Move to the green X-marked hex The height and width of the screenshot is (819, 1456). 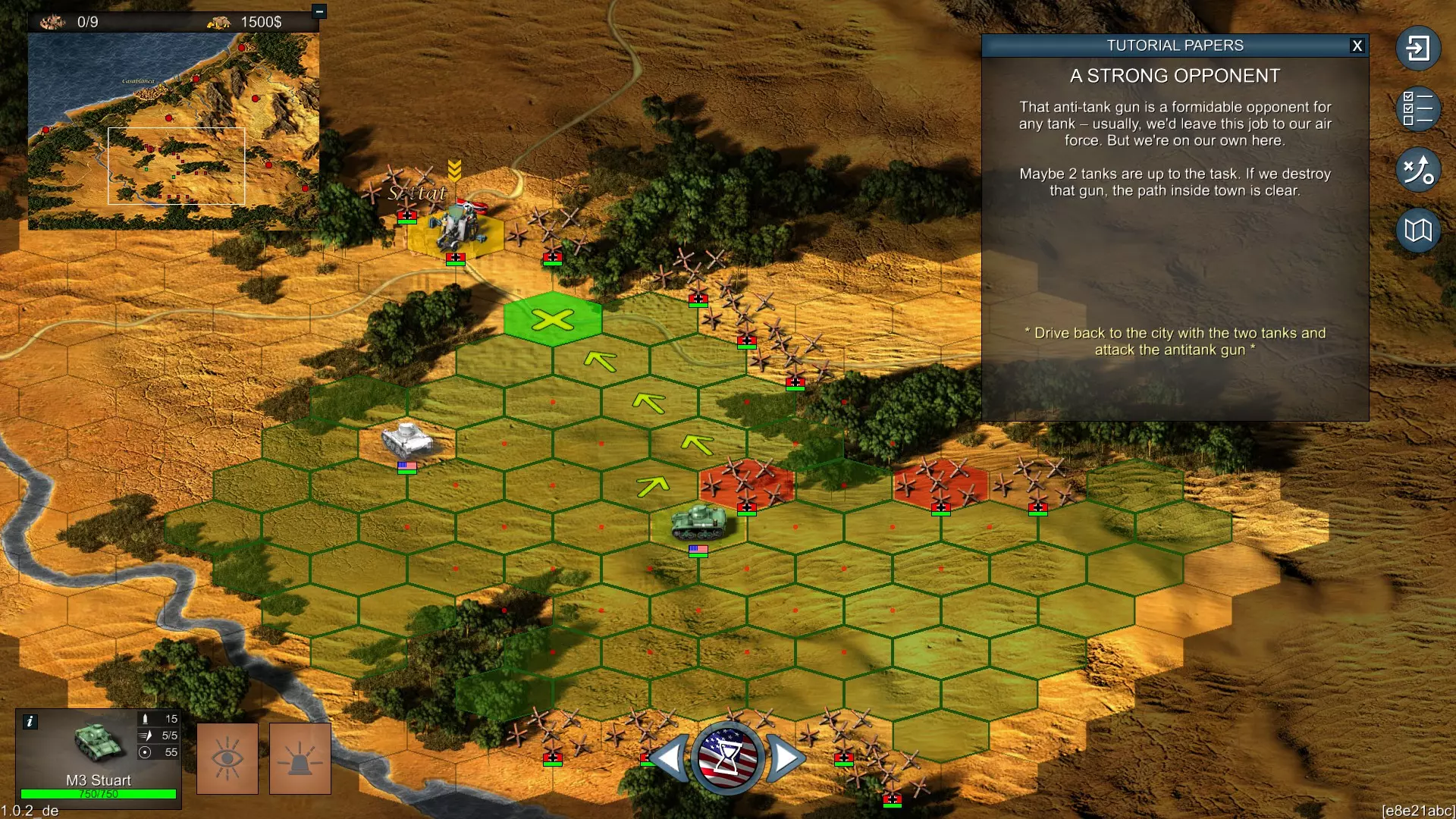click(553, 319)
